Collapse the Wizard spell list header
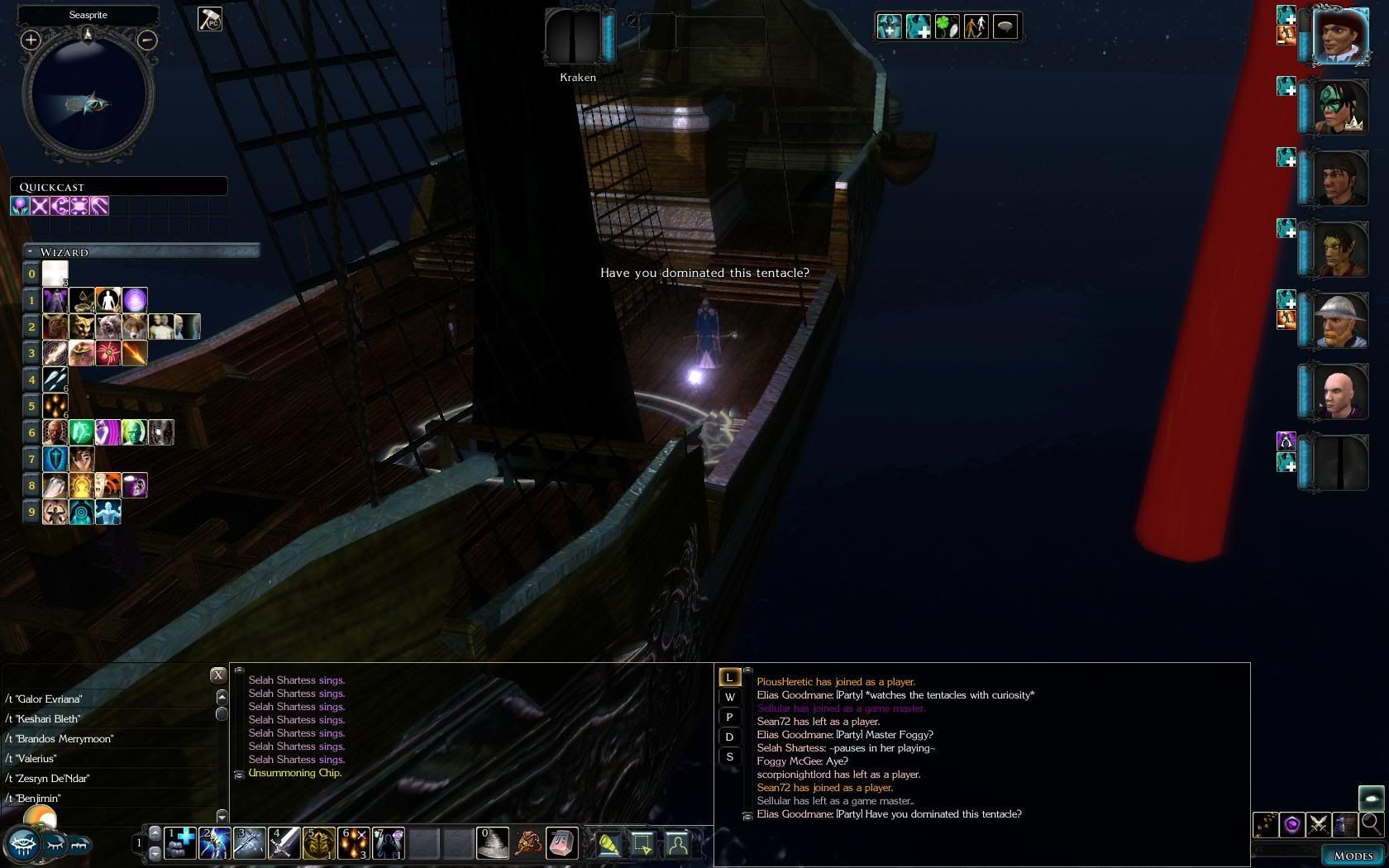The image size is (1389, 868). 30,251
